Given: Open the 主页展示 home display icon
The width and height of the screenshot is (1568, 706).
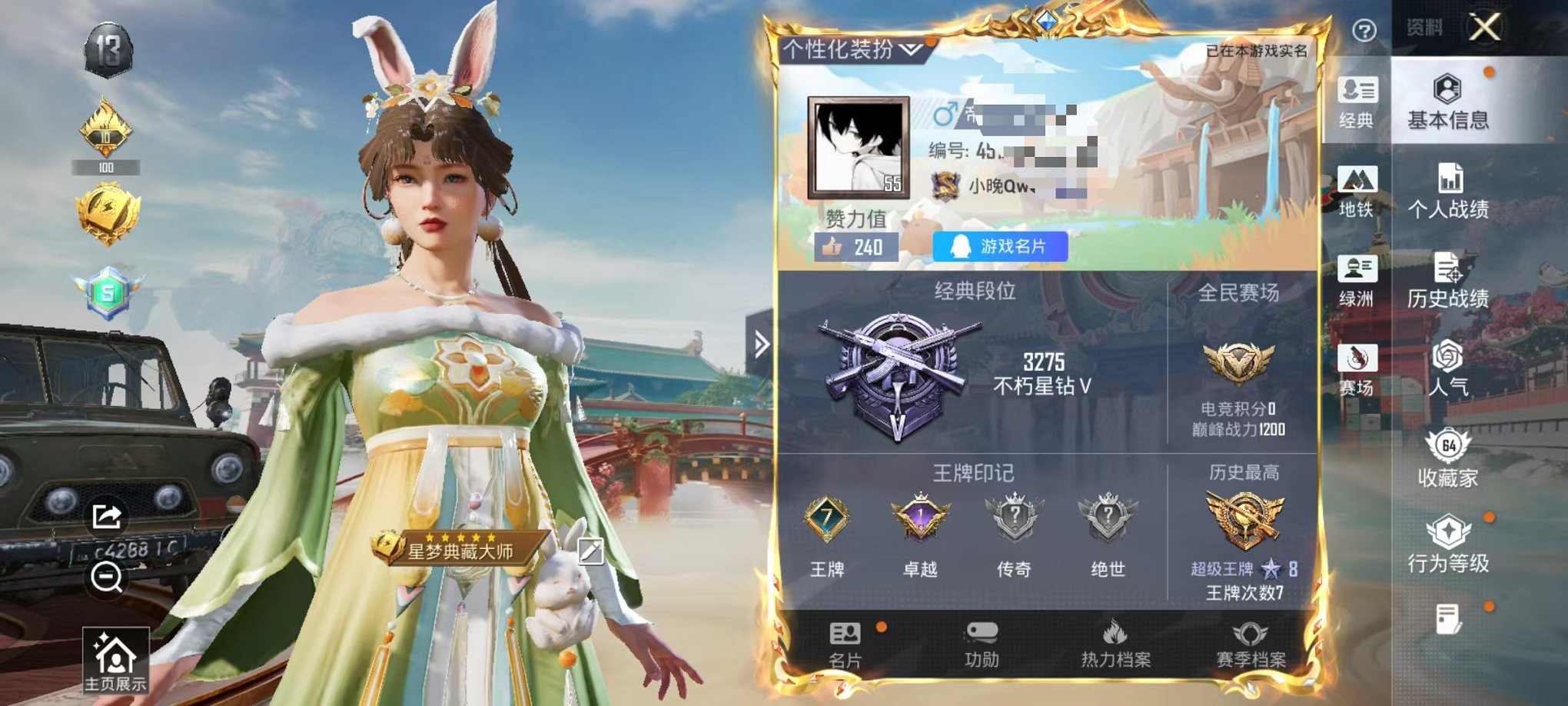Looking at the screenshot, I should (x=117, y=658).
